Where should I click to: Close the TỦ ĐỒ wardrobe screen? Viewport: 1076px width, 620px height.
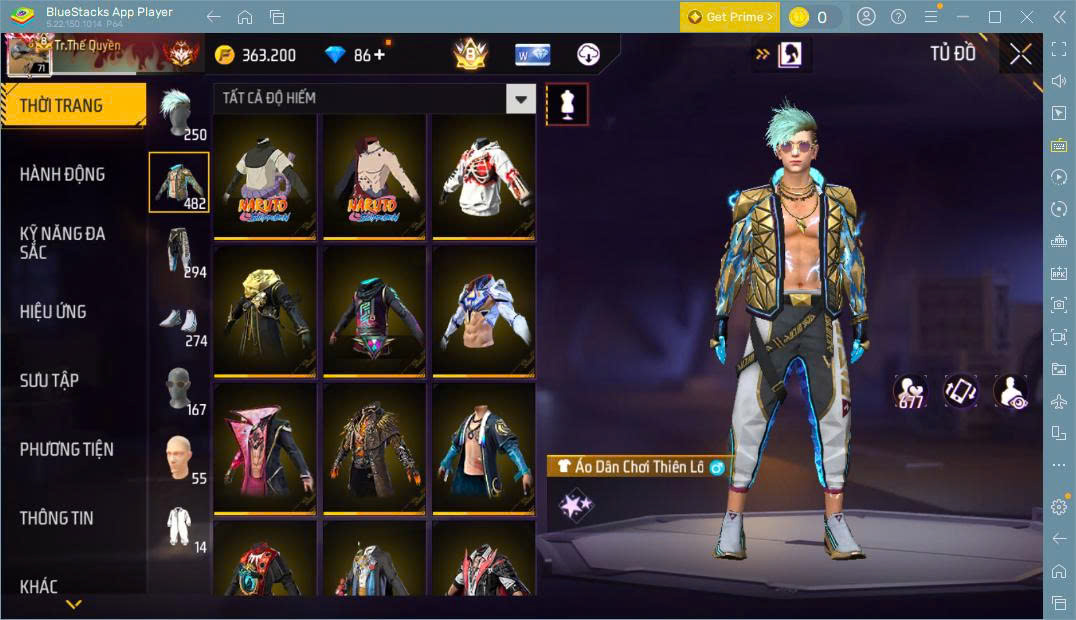(x=1020, y=54)
